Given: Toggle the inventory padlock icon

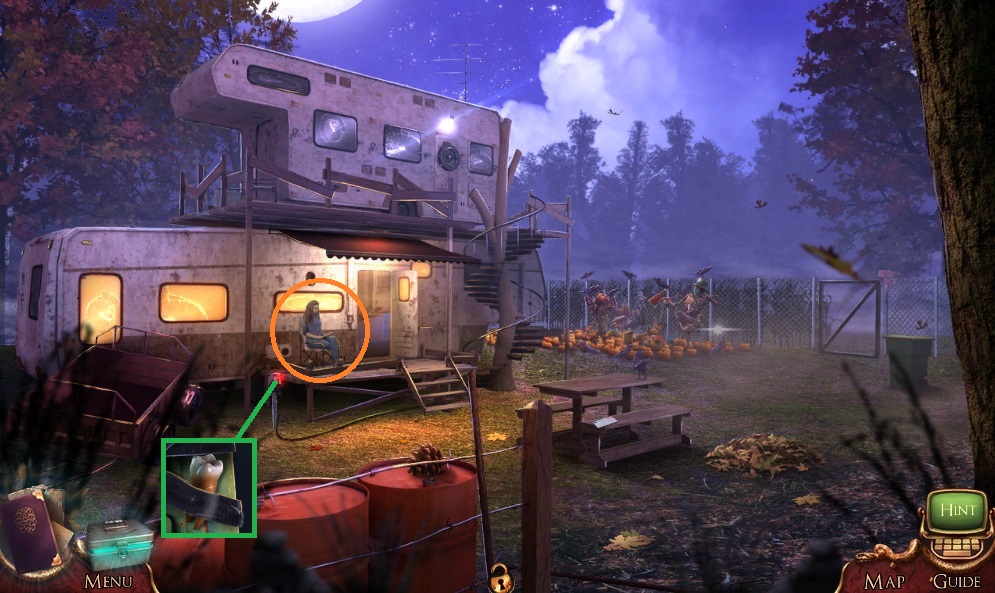Looking at the screenshot, I should click(497, 576).
